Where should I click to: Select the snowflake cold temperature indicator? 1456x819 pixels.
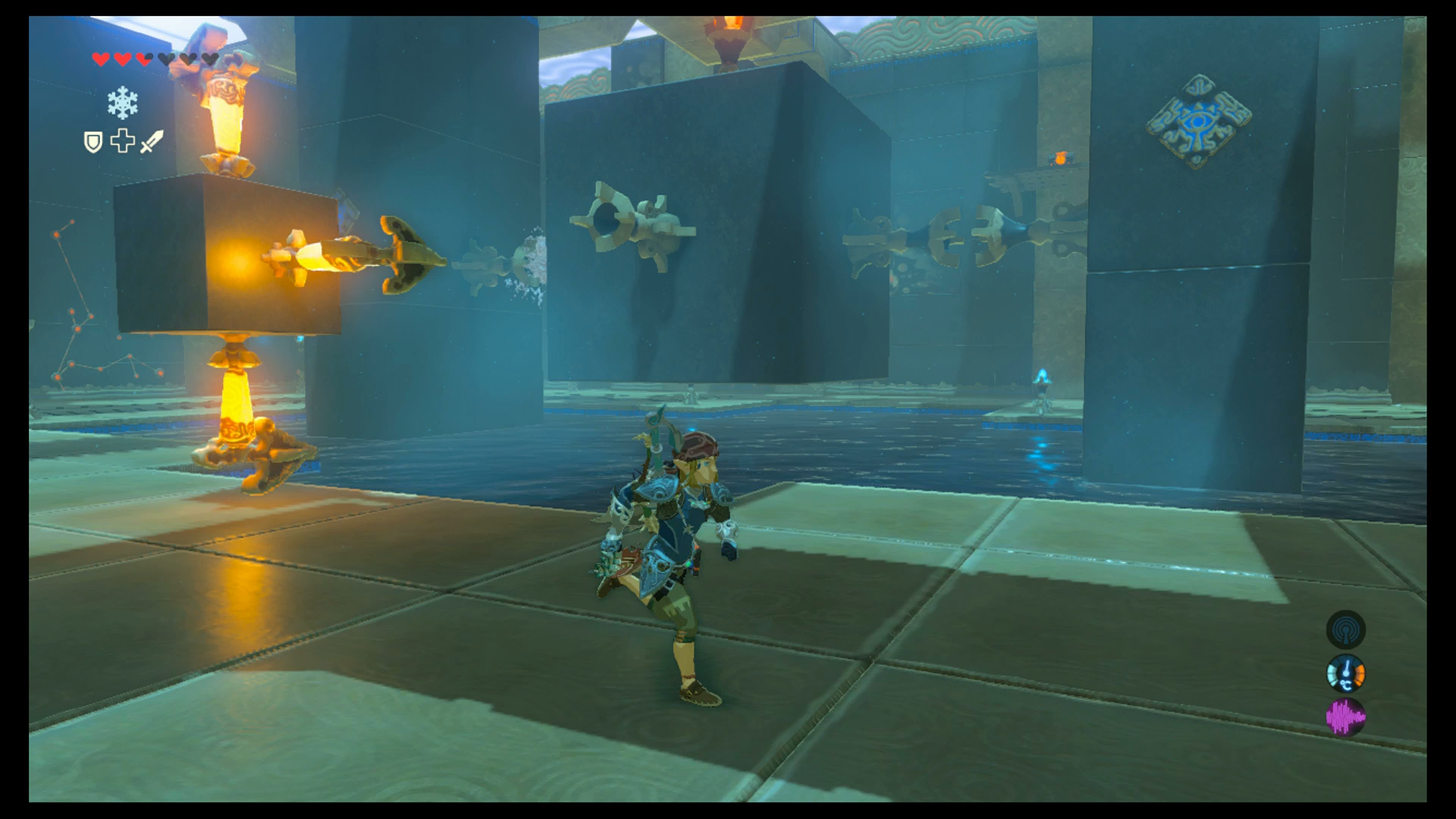pos(123,102)
